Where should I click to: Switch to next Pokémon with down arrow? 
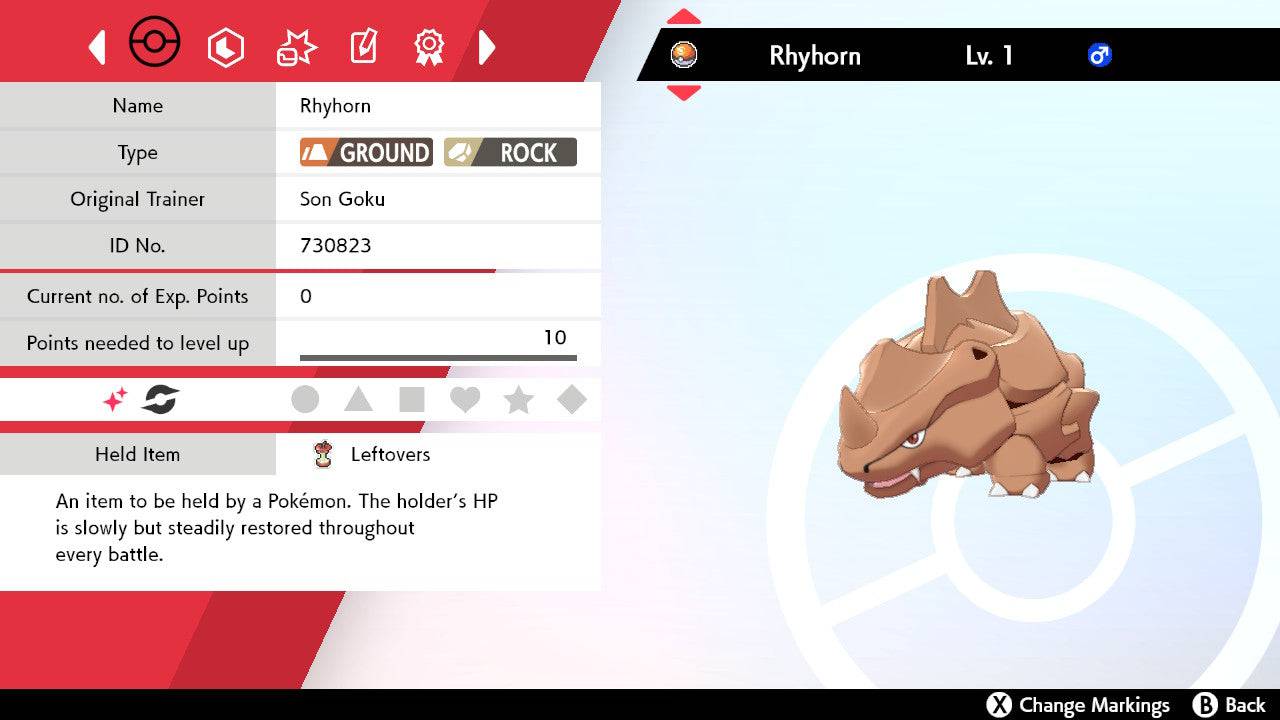coord(683,93)
